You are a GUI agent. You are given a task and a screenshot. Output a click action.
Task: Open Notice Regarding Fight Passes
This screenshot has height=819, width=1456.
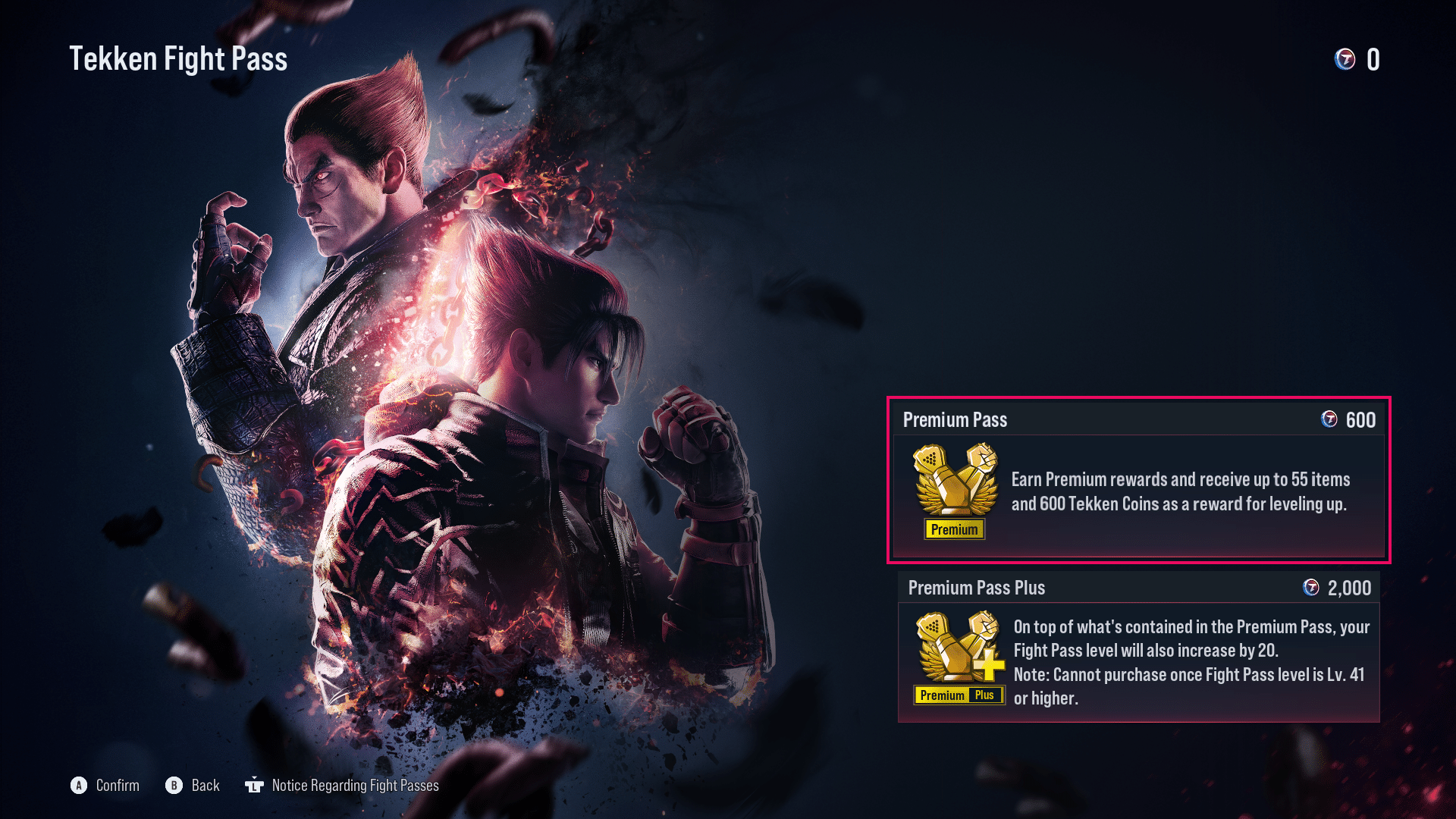point(356,786)
